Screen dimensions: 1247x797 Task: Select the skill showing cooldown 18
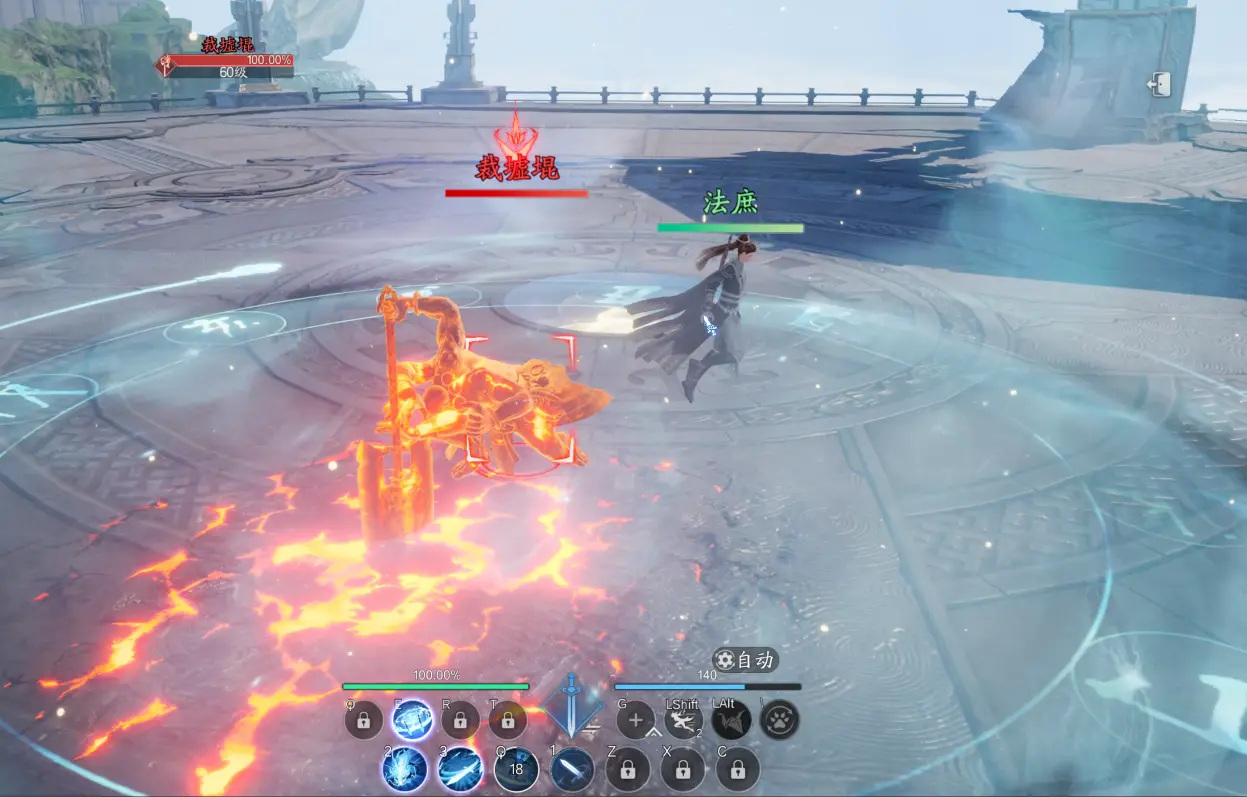516,769
